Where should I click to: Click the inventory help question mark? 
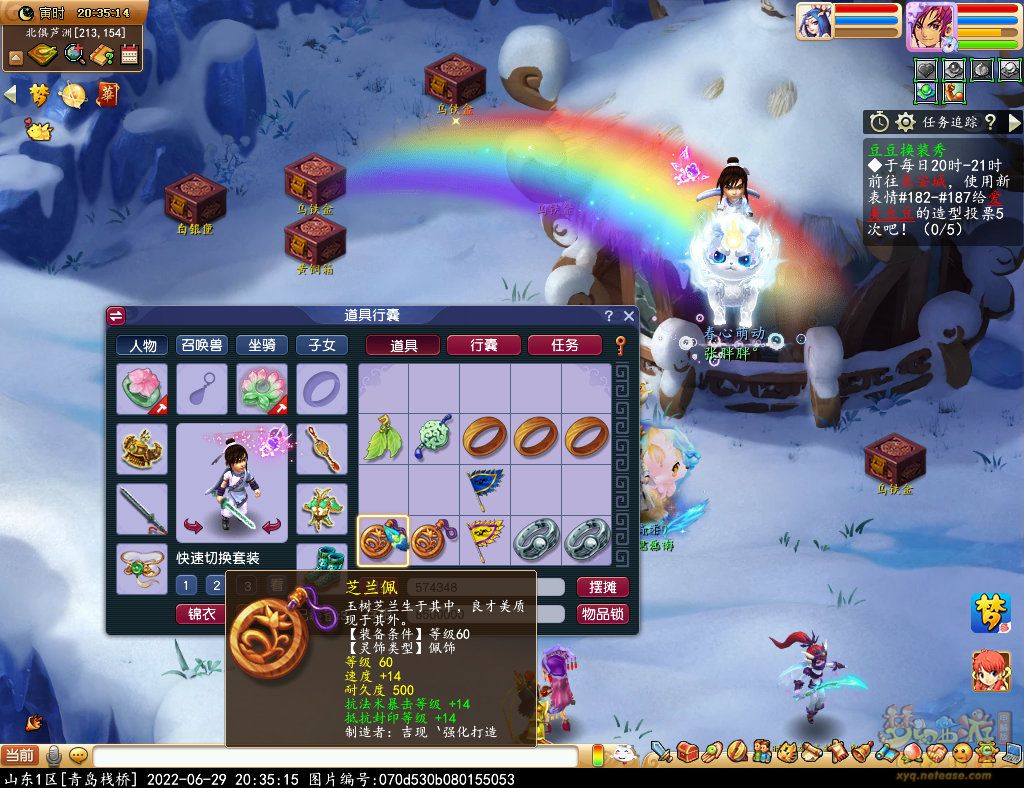coord(609,316)
